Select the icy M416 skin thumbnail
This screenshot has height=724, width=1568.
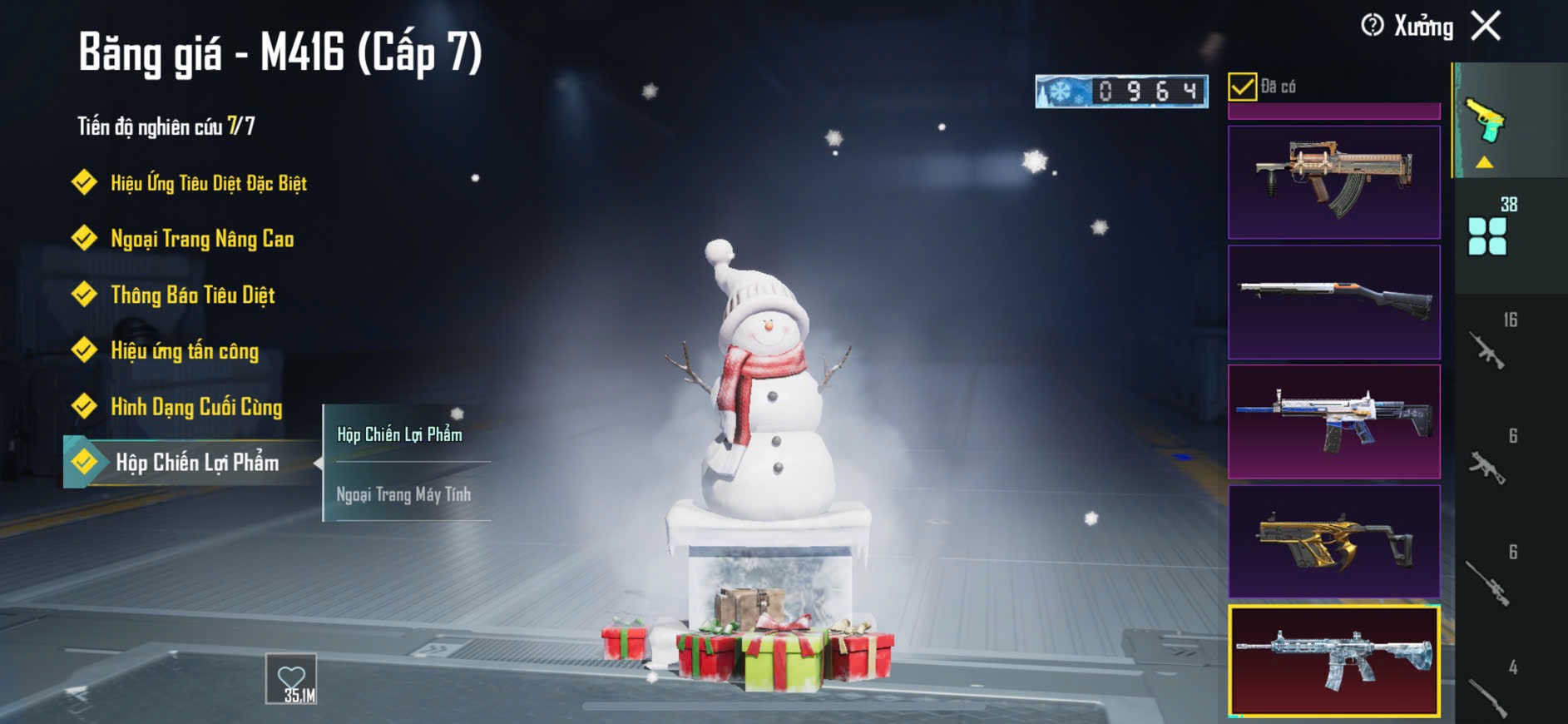tap(1333, 661)
